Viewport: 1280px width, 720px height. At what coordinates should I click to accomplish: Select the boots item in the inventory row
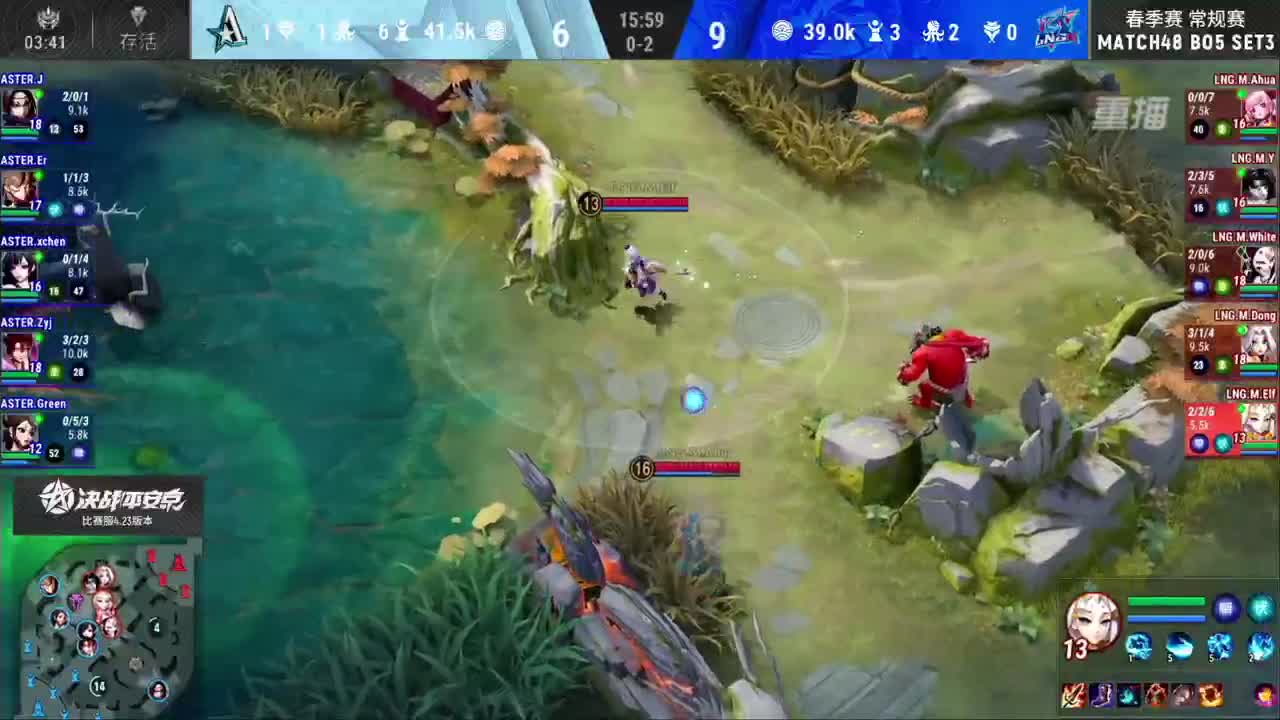(1101, 696)
